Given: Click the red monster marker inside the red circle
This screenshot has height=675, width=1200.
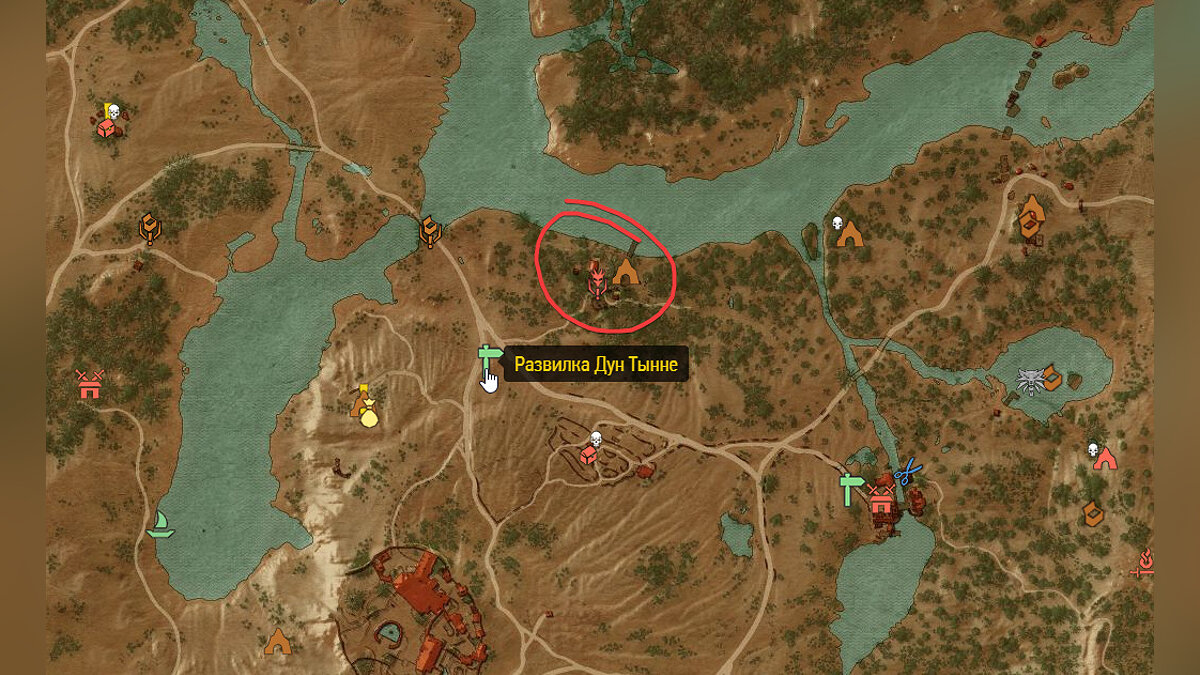Looking at the screenshot, I should (x=596, y=279).
